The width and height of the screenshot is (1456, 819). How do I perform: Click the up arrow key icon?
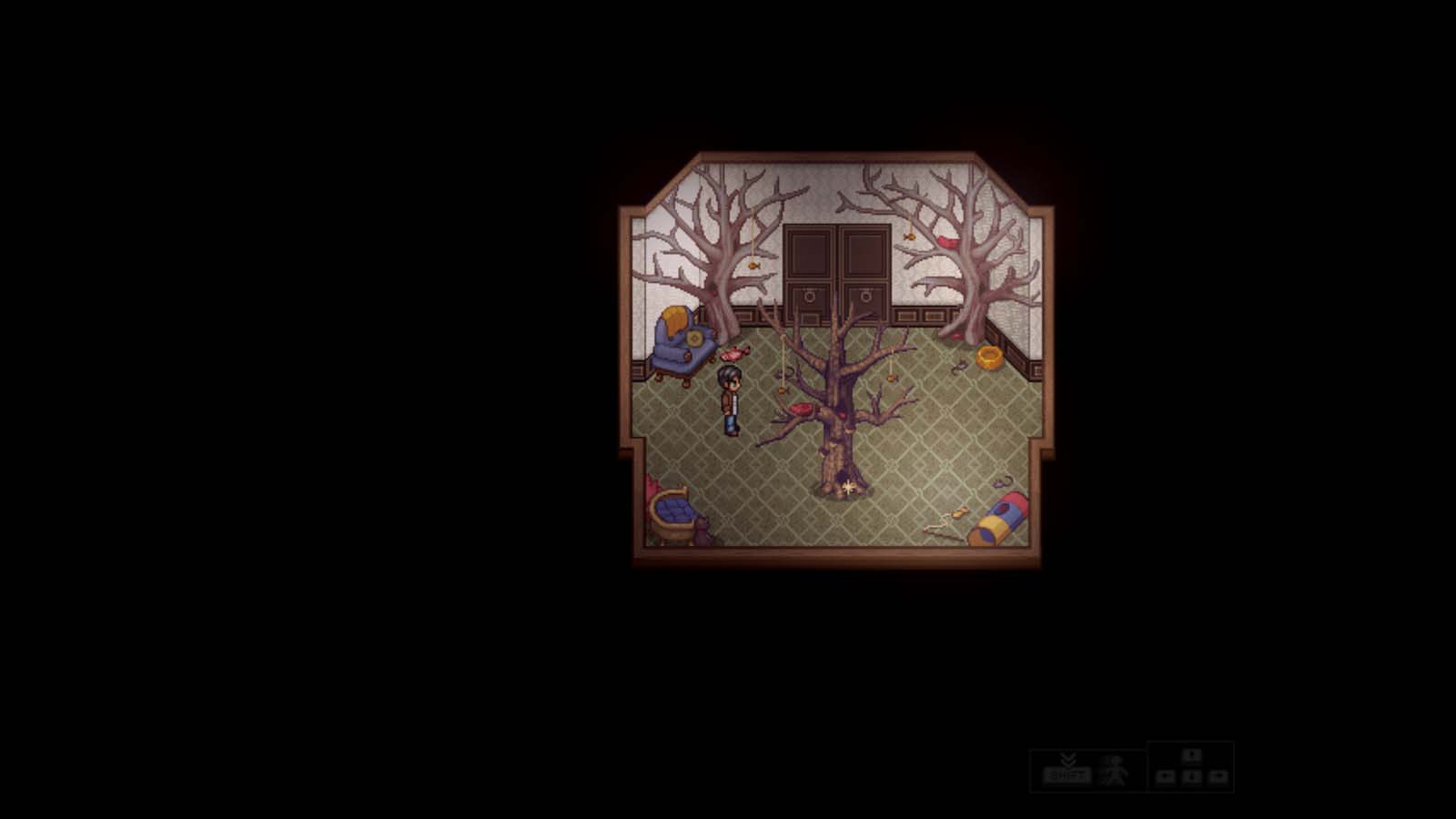(1191, 756)
